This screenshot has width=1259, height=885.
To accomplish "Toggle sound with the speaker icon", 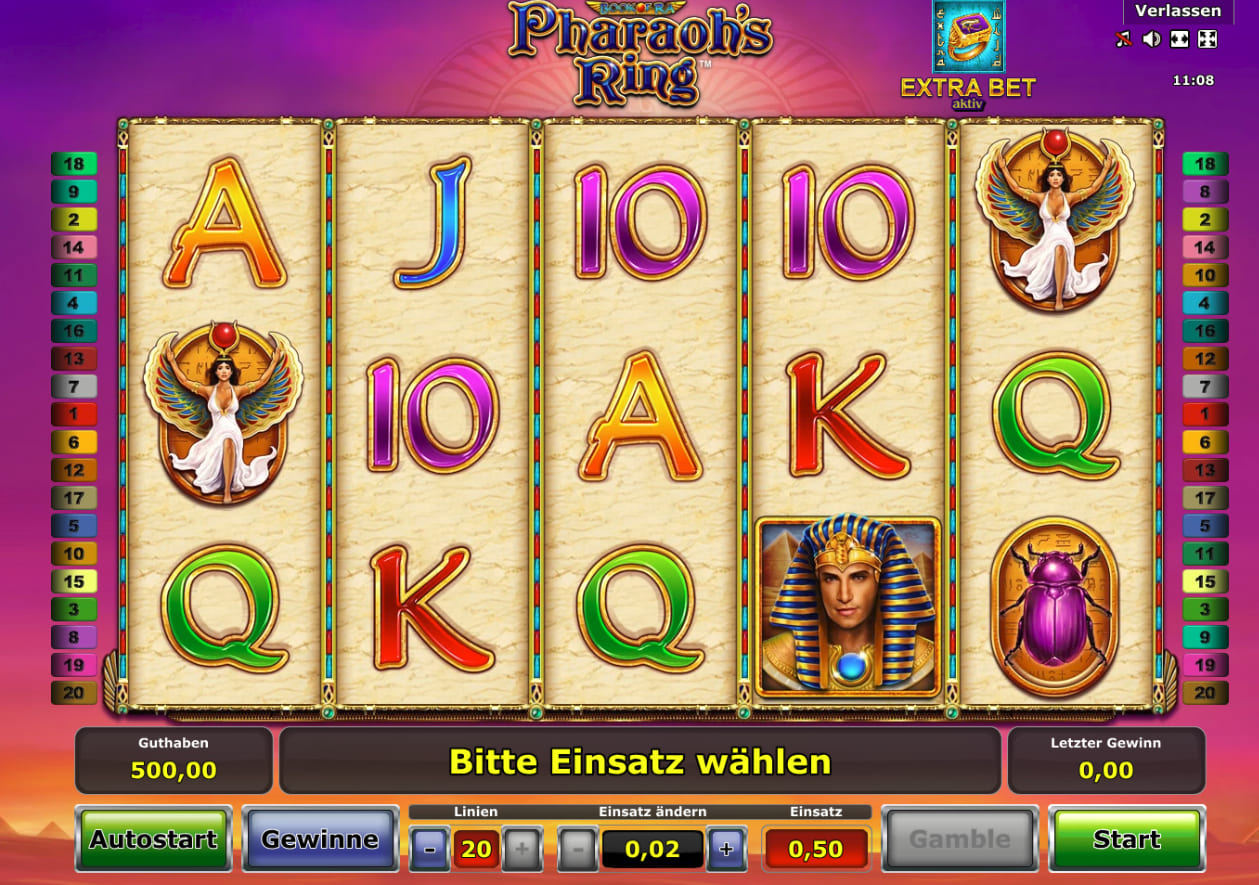I will (x=1152, y=40).
